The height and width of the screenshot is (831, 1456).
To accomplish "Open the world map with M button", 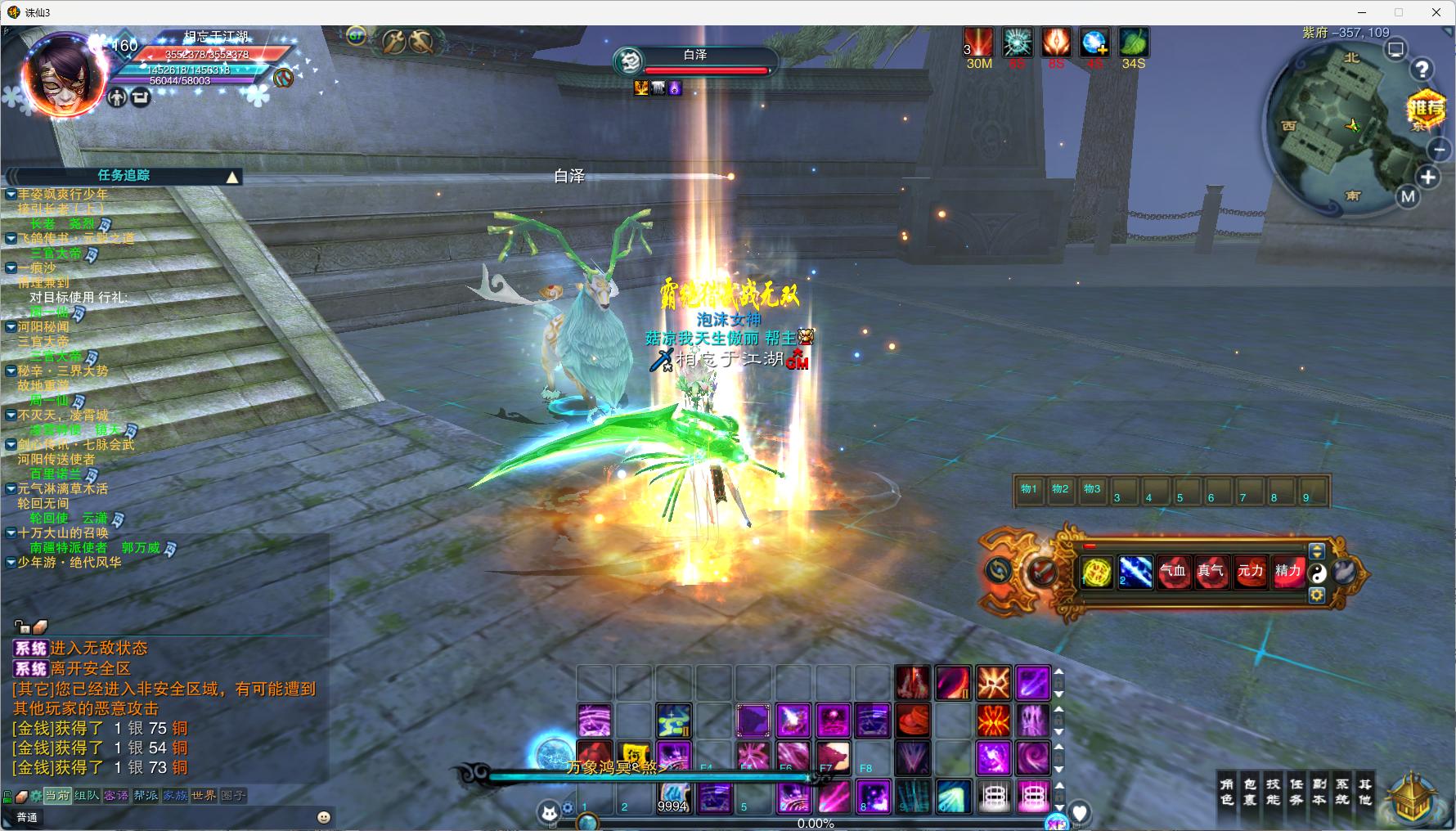I will (x=1408, y=196).
